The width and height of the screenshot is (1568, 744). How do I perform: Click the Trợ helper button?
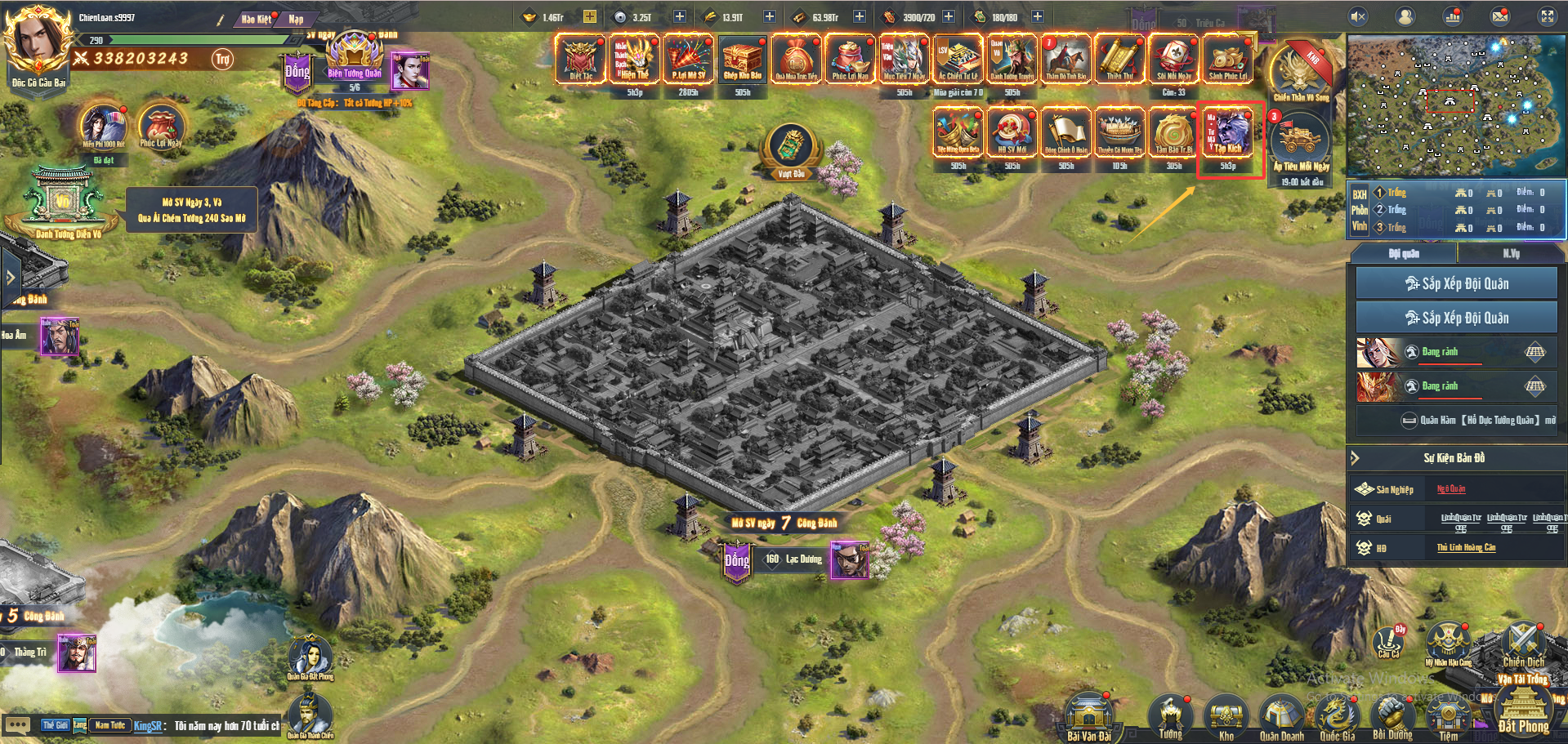(222, 59)
